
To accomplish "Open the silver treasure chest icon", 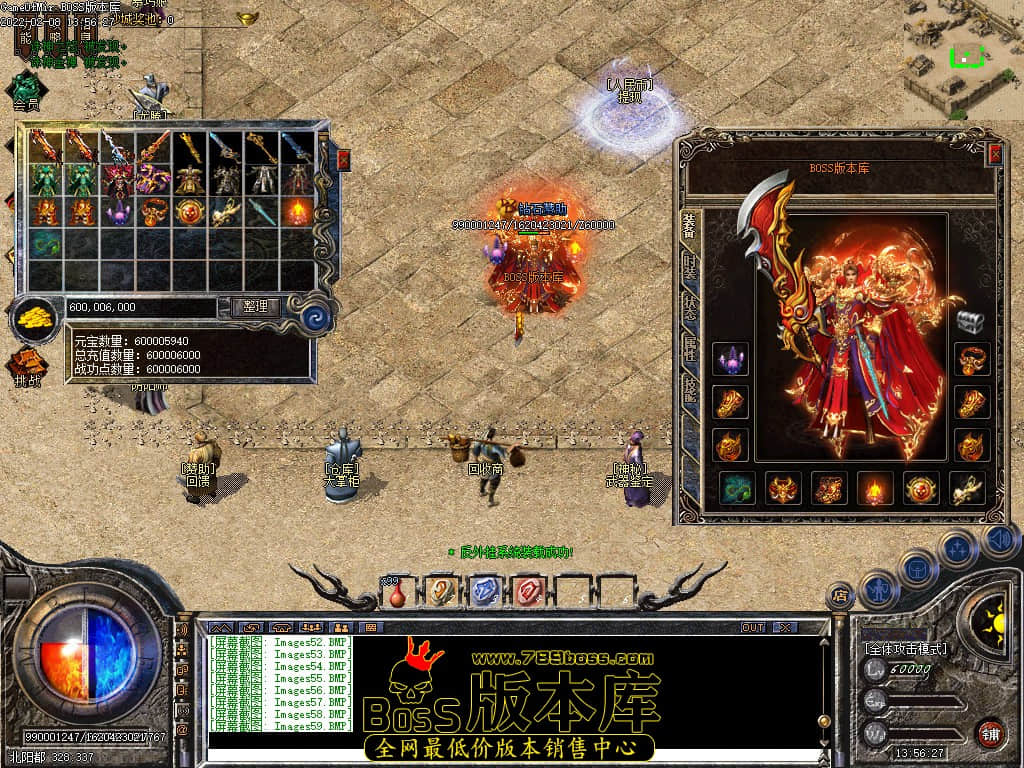I will (970, 321).
